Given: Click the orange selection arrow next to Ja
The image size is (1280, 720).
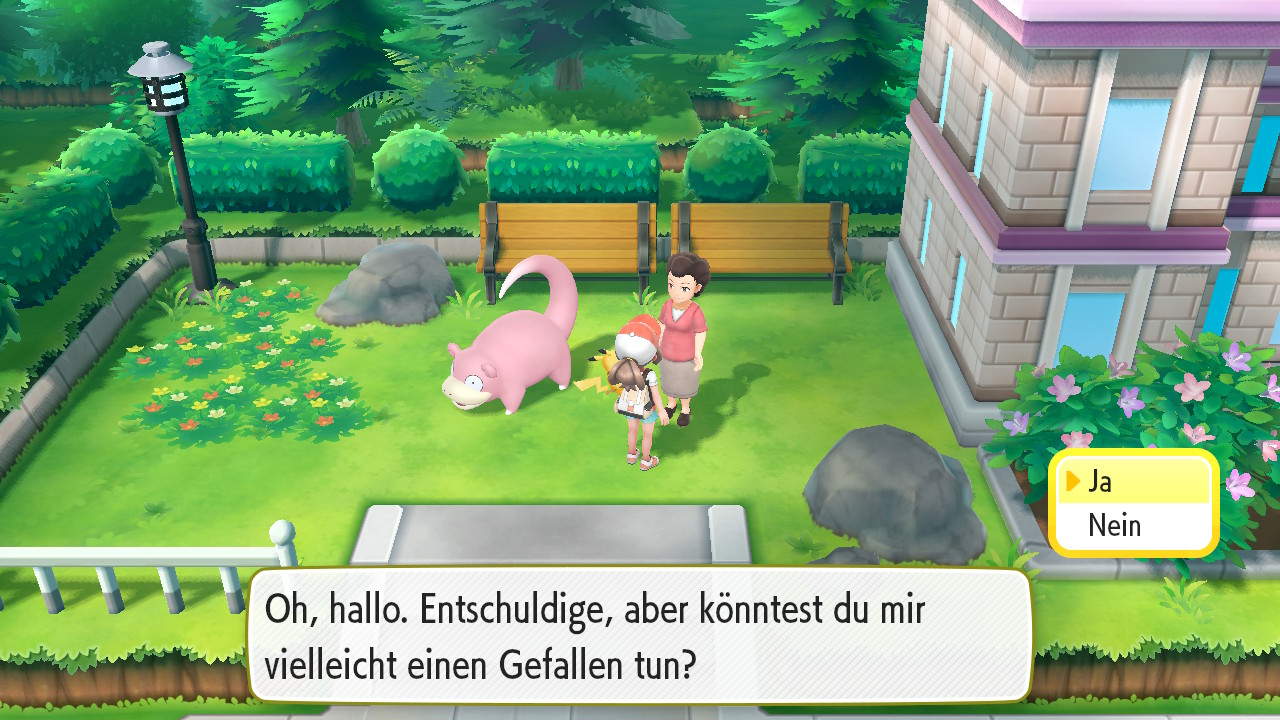Looking at the screenshot, I should 1075,481.
